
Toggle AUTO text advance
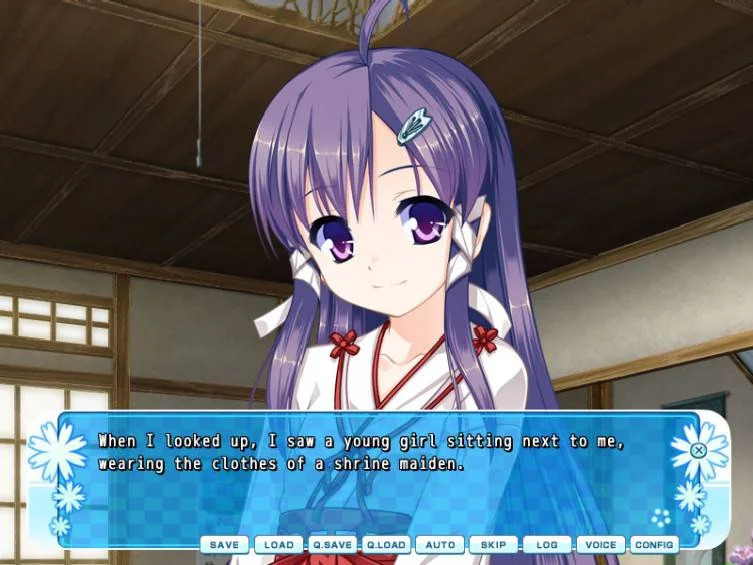440,545
